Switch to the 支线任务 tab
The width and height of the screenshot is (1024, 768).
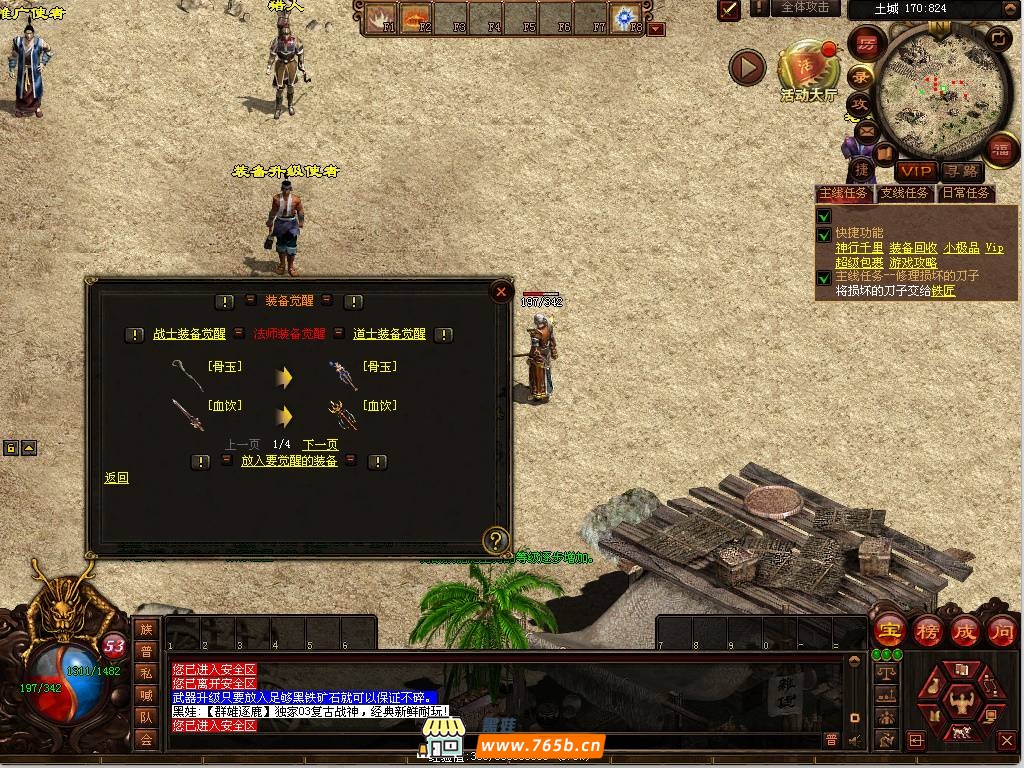[x=904, y=193]
